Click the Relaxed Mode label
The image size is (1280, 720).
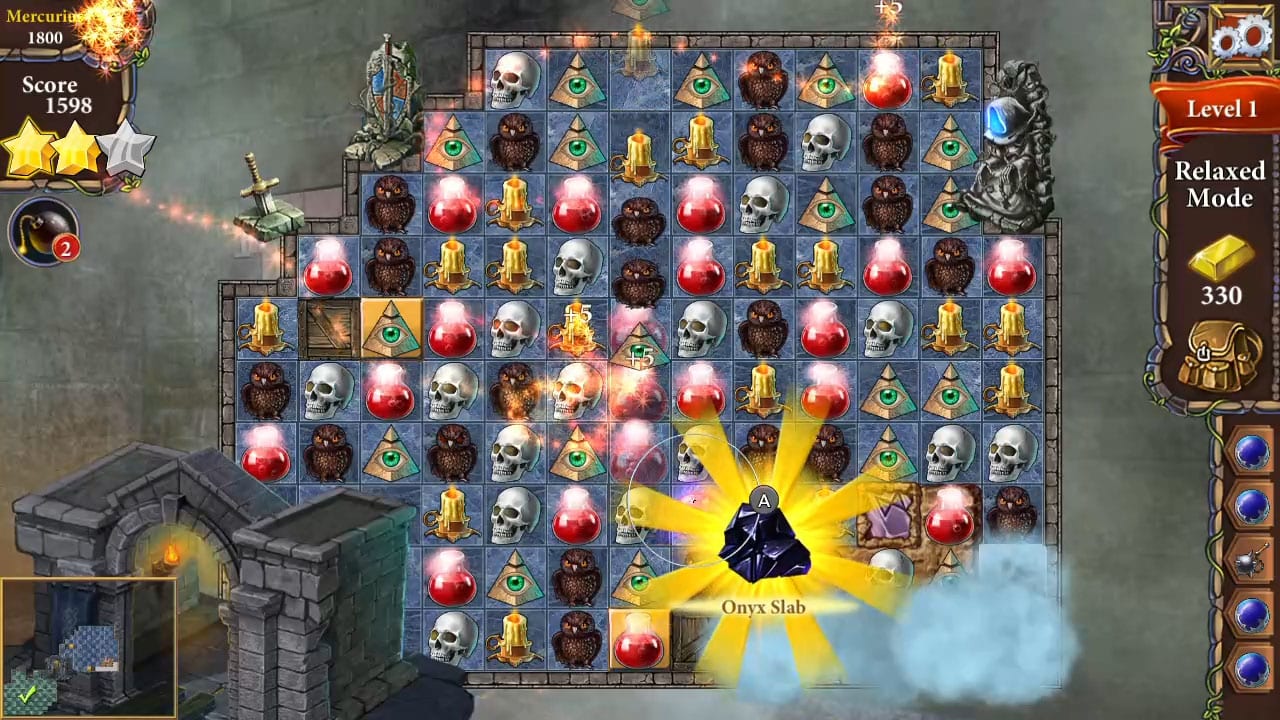1221,187
